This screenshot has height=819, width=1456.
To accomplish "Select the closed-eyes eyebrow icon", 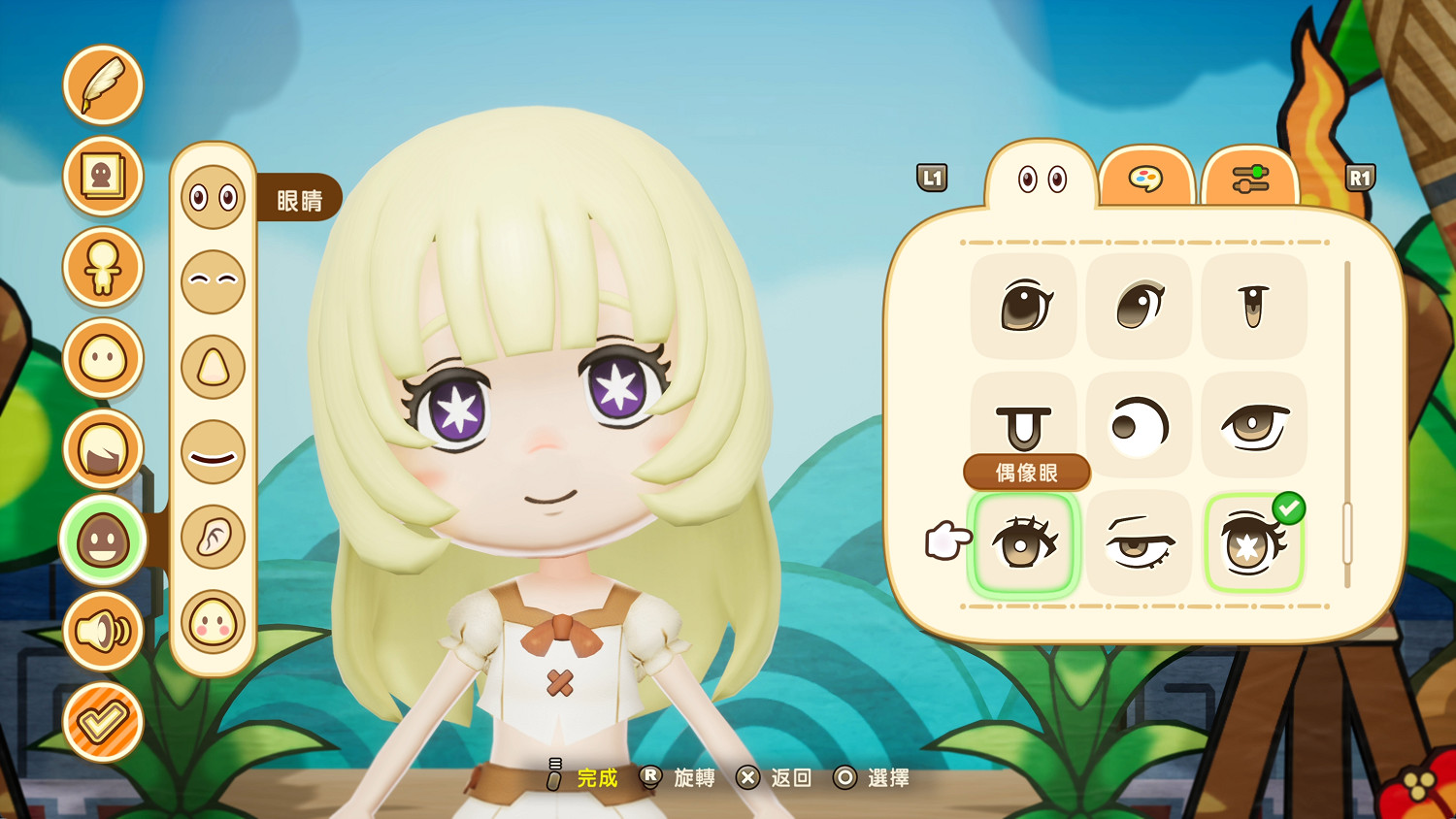I will pyautogui.click(x=214, y=282).
